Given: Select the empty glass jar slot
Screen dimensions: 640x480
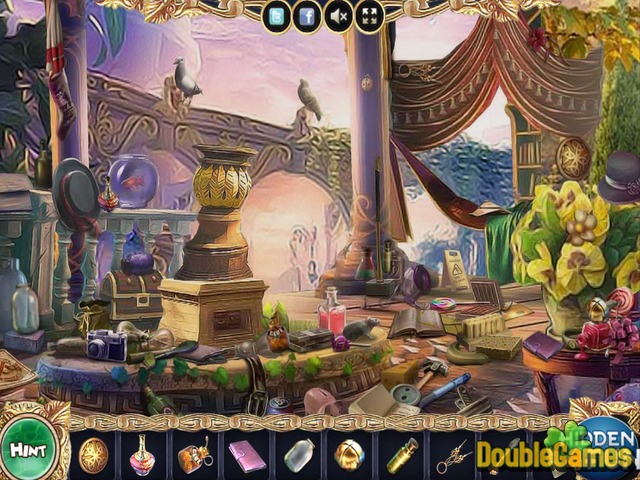Looking at the screenshot, I should (x=298, y=455).
